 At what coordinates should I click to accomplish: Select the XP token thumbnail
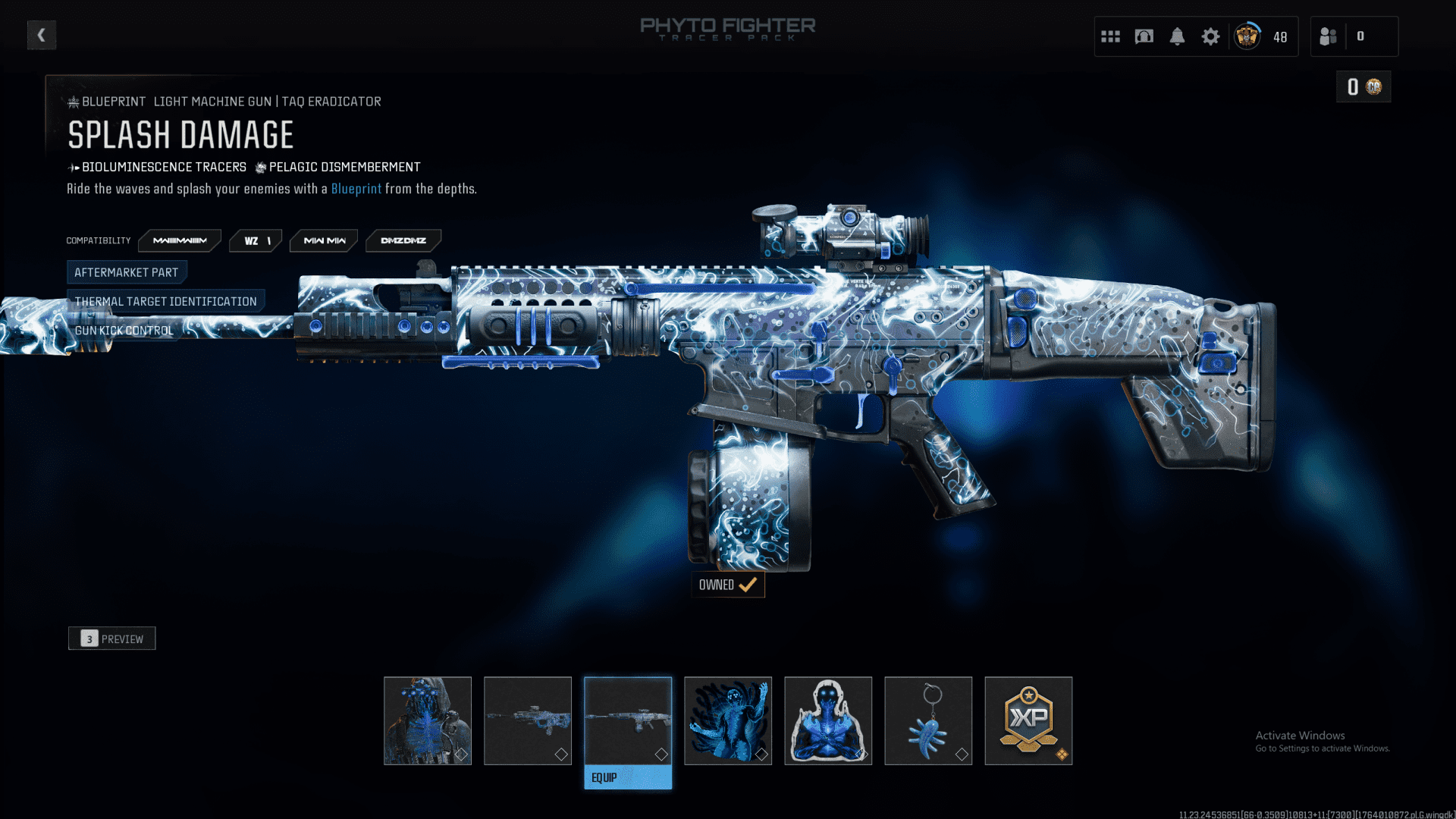point(1028,720)
